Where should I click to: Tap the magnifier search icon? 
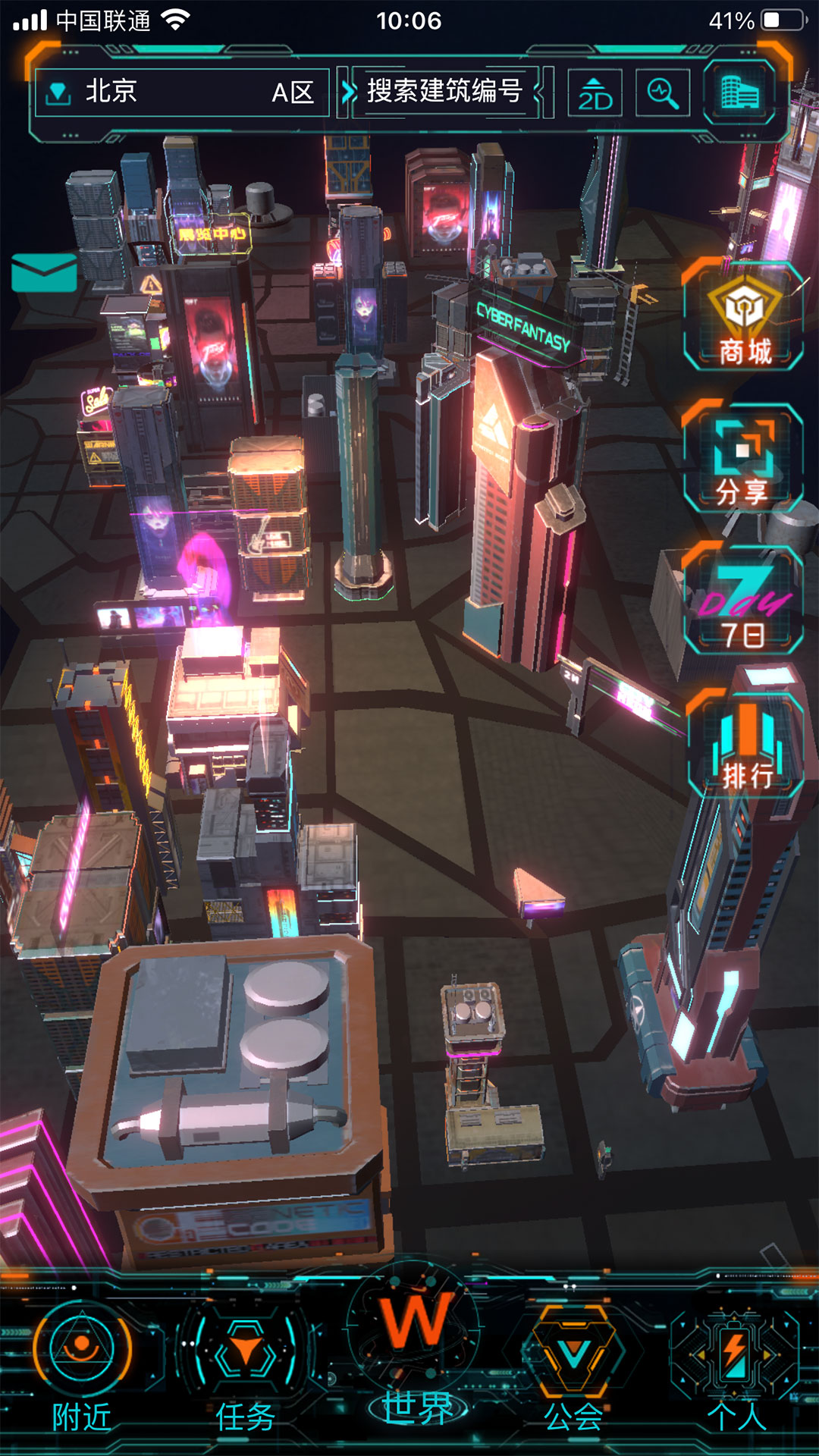pos(663,93)
